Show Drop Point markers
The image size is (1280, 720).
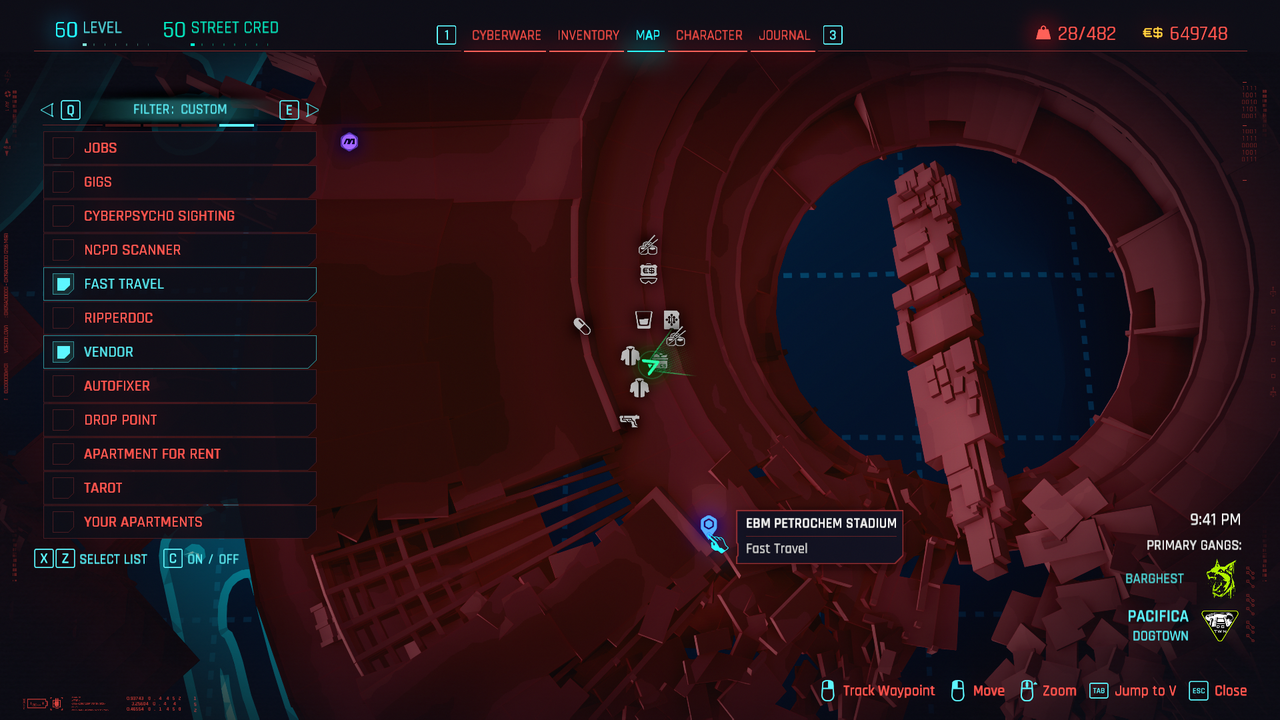(x=64, y=420)
